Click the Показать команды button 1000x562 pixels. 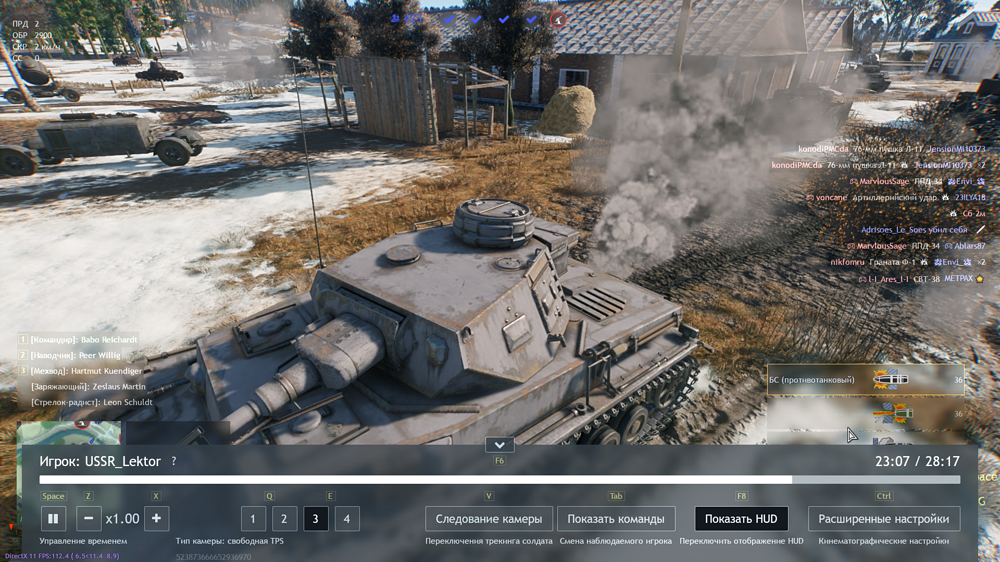(x=616, y=519)
